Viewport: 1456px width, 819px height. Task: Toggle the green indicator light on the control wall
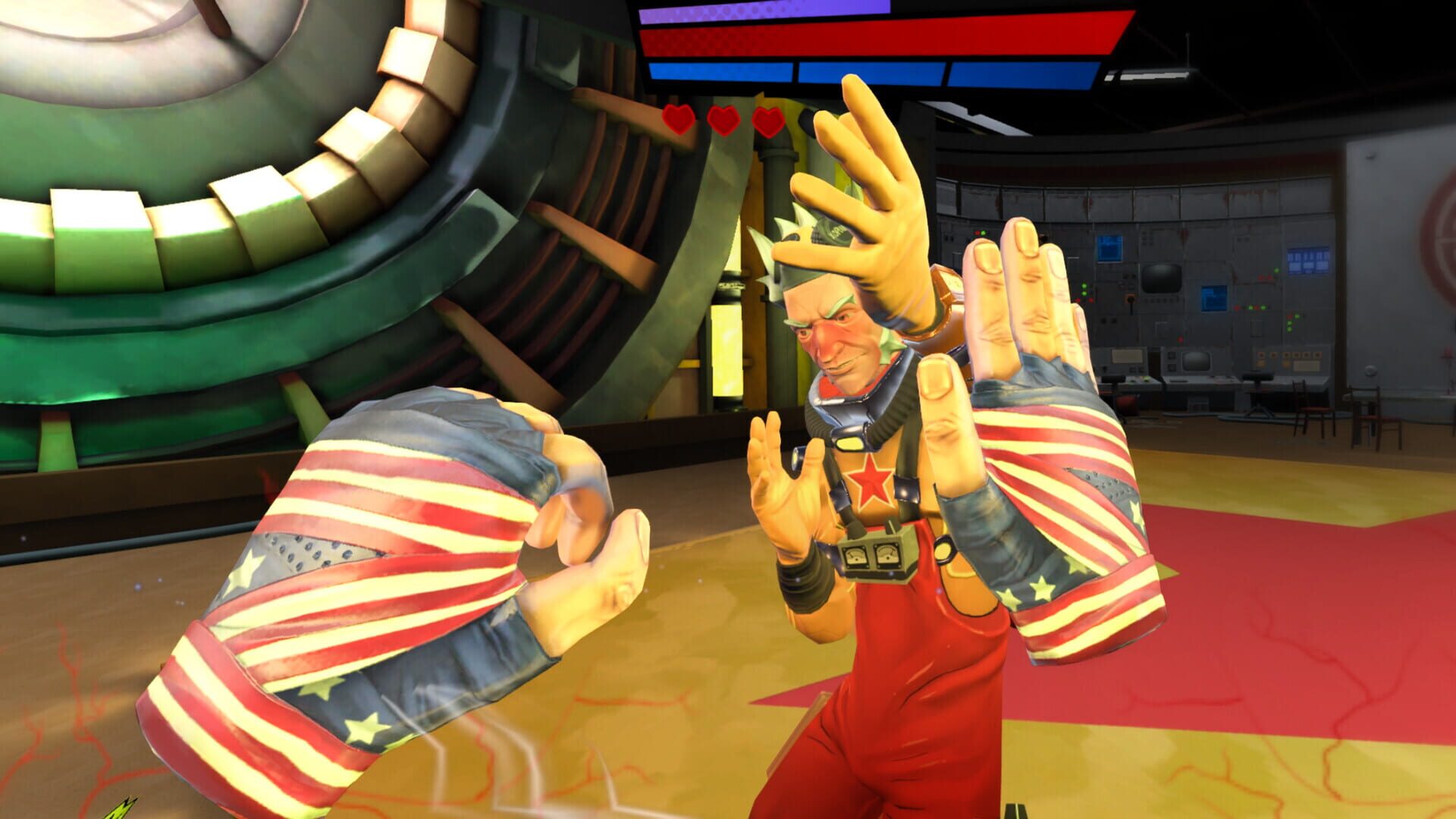point(1084,286)
